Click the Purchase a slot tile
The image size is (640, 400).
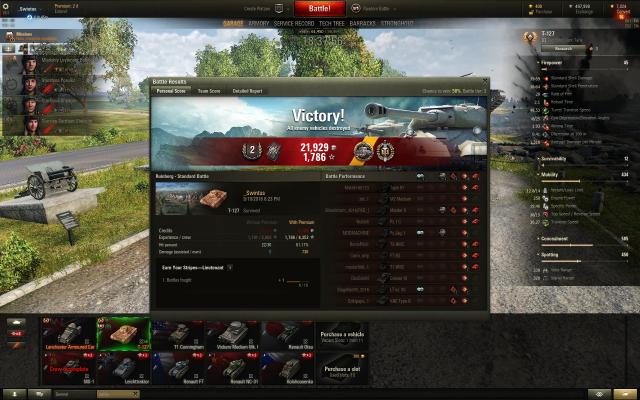click(342, 369)
